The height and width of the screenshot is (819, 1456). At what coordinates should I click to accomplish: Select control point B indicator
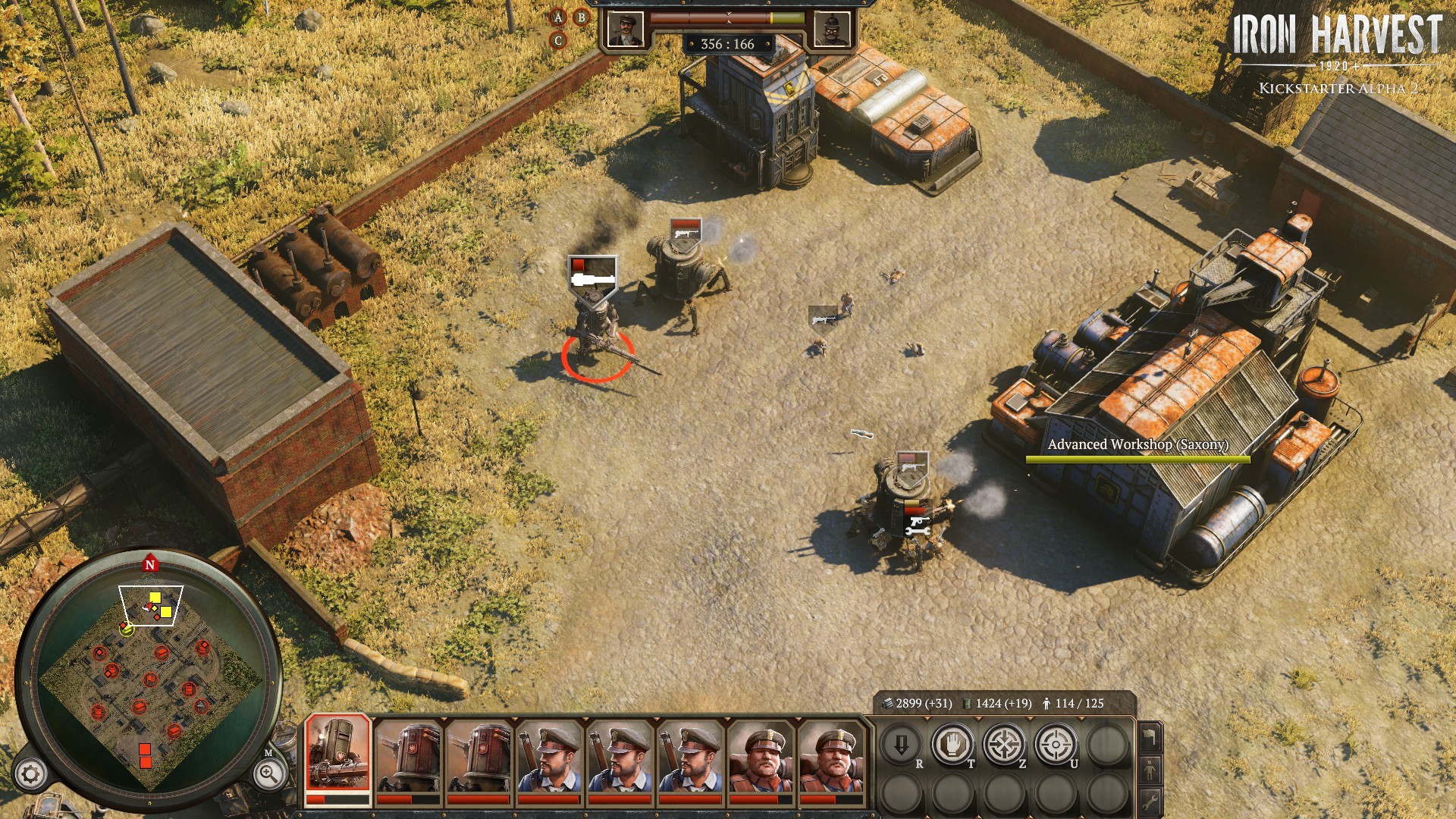pyautogui.click(x=582, y=17)
